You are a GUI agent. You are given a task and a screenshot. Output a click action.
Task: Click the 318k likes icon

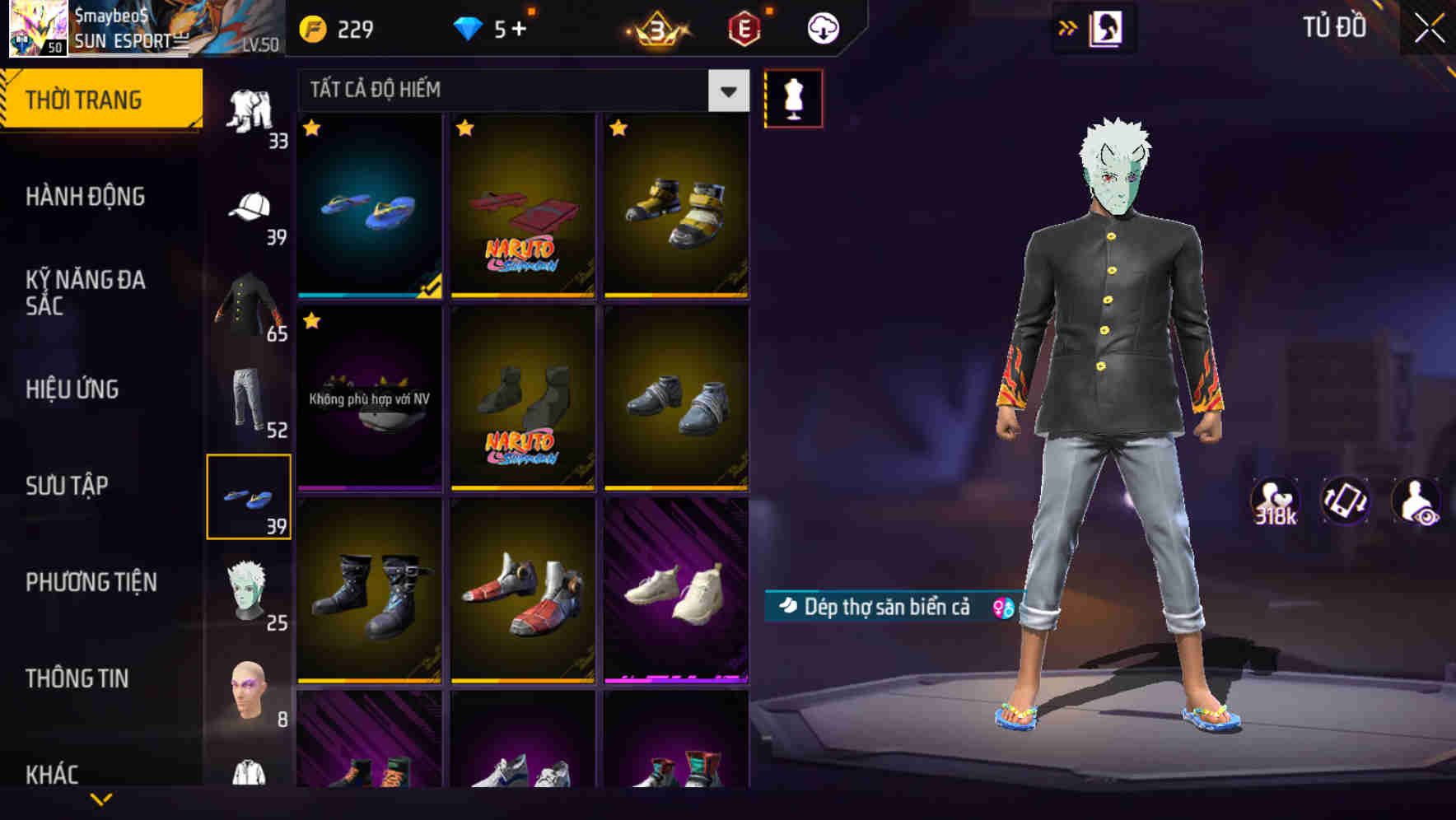pos(1276,501)
